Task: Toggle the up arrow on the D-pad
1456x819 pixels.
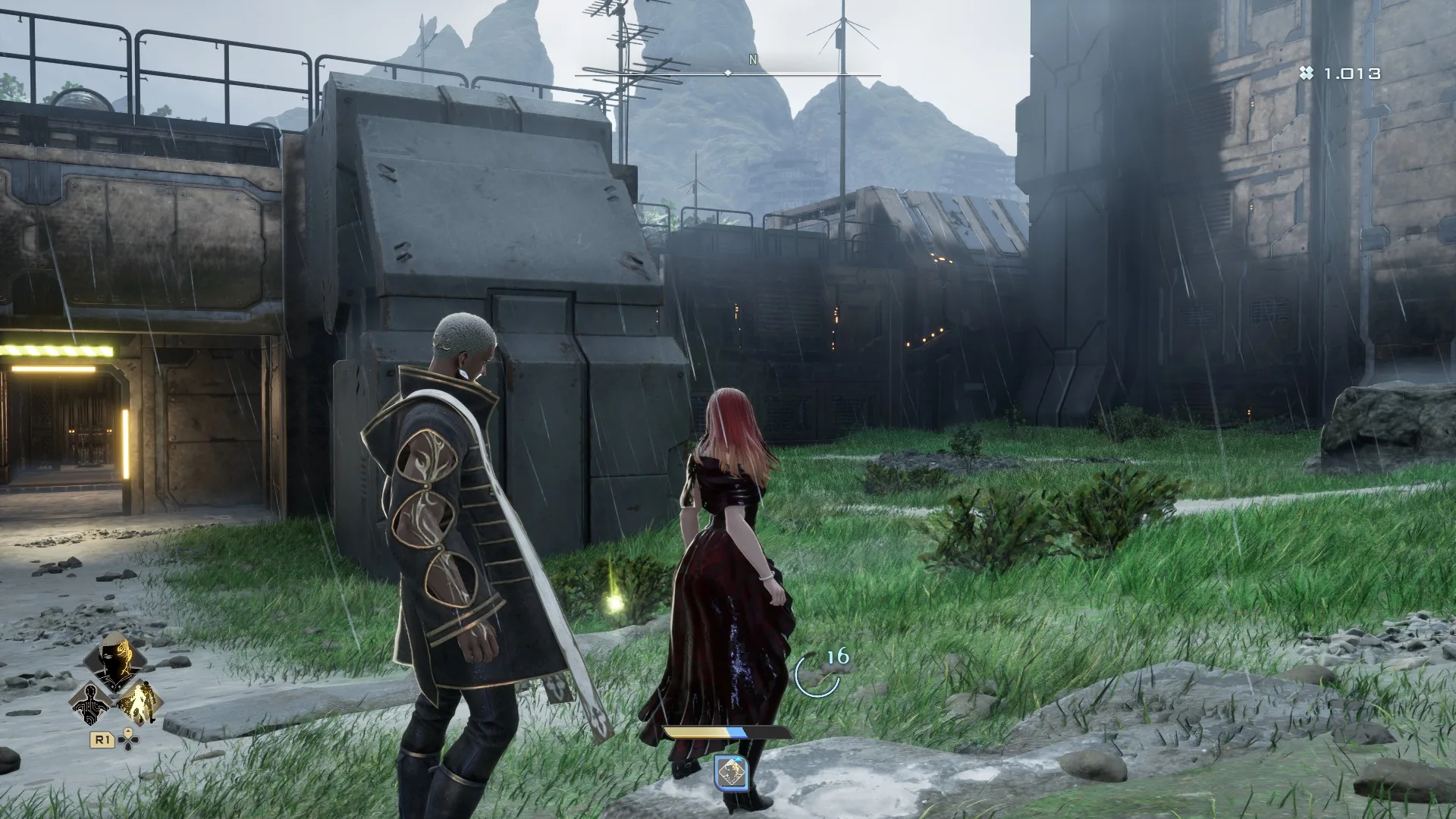Action: click(x=127, y=731)
